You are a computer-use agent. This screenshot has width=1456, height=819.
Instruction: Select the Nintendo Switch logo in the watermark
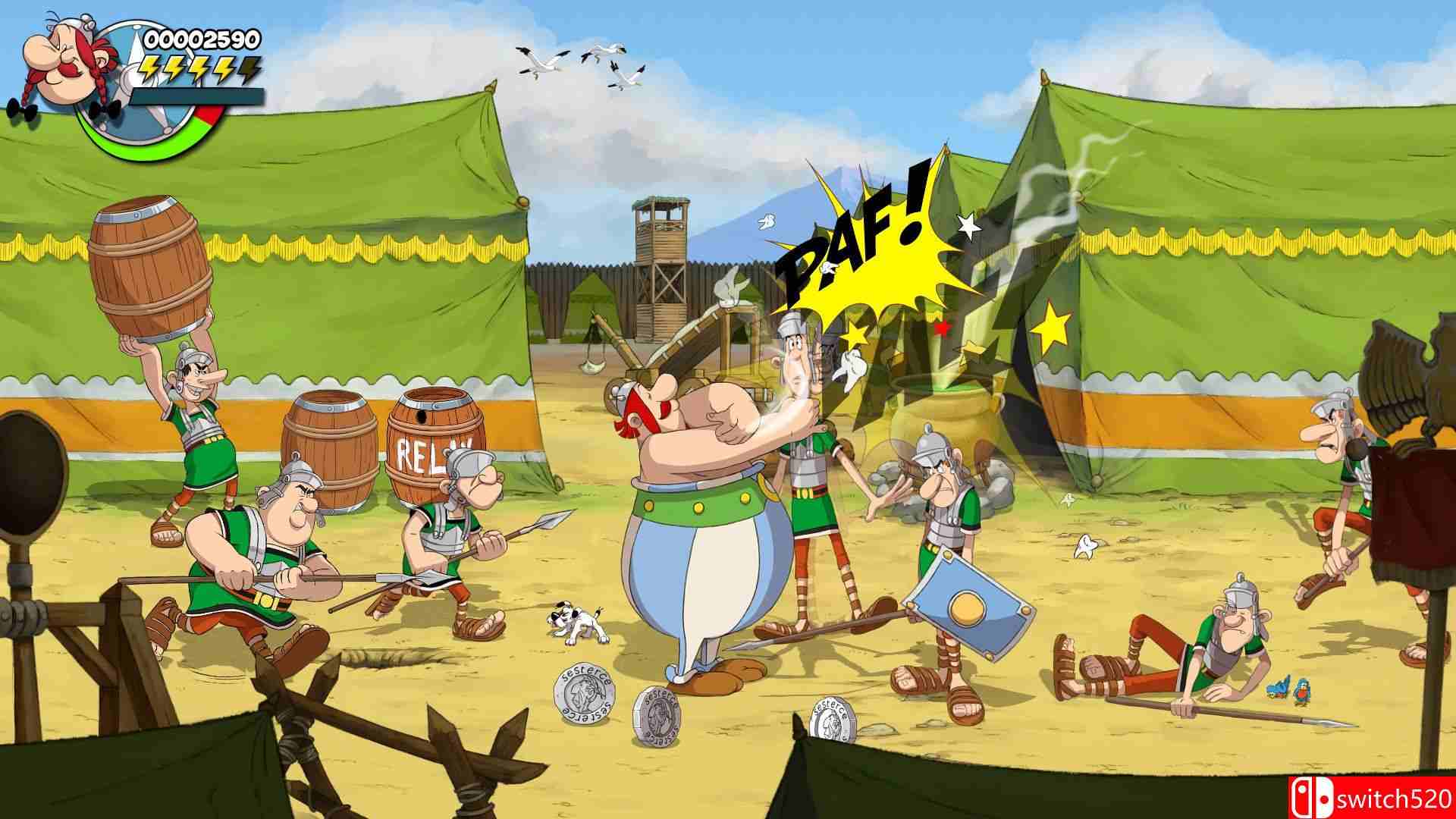1312,799
